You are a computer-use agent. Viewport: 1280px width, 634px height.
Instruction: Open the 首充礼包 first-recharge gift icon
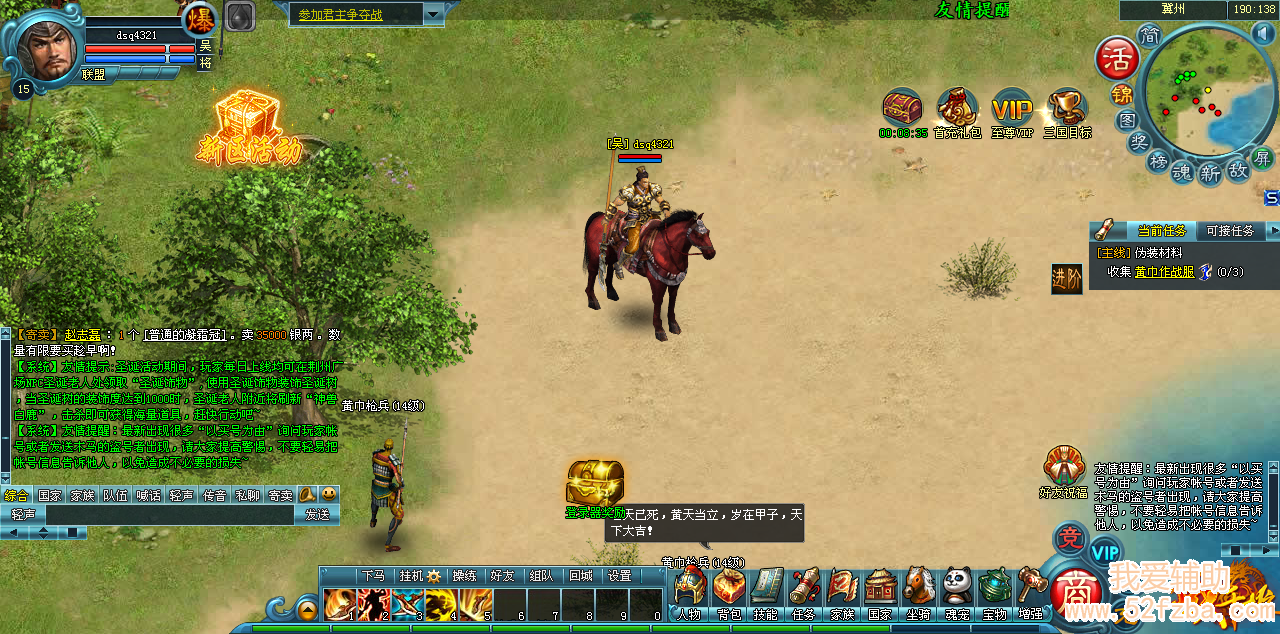tap(957, 109)
